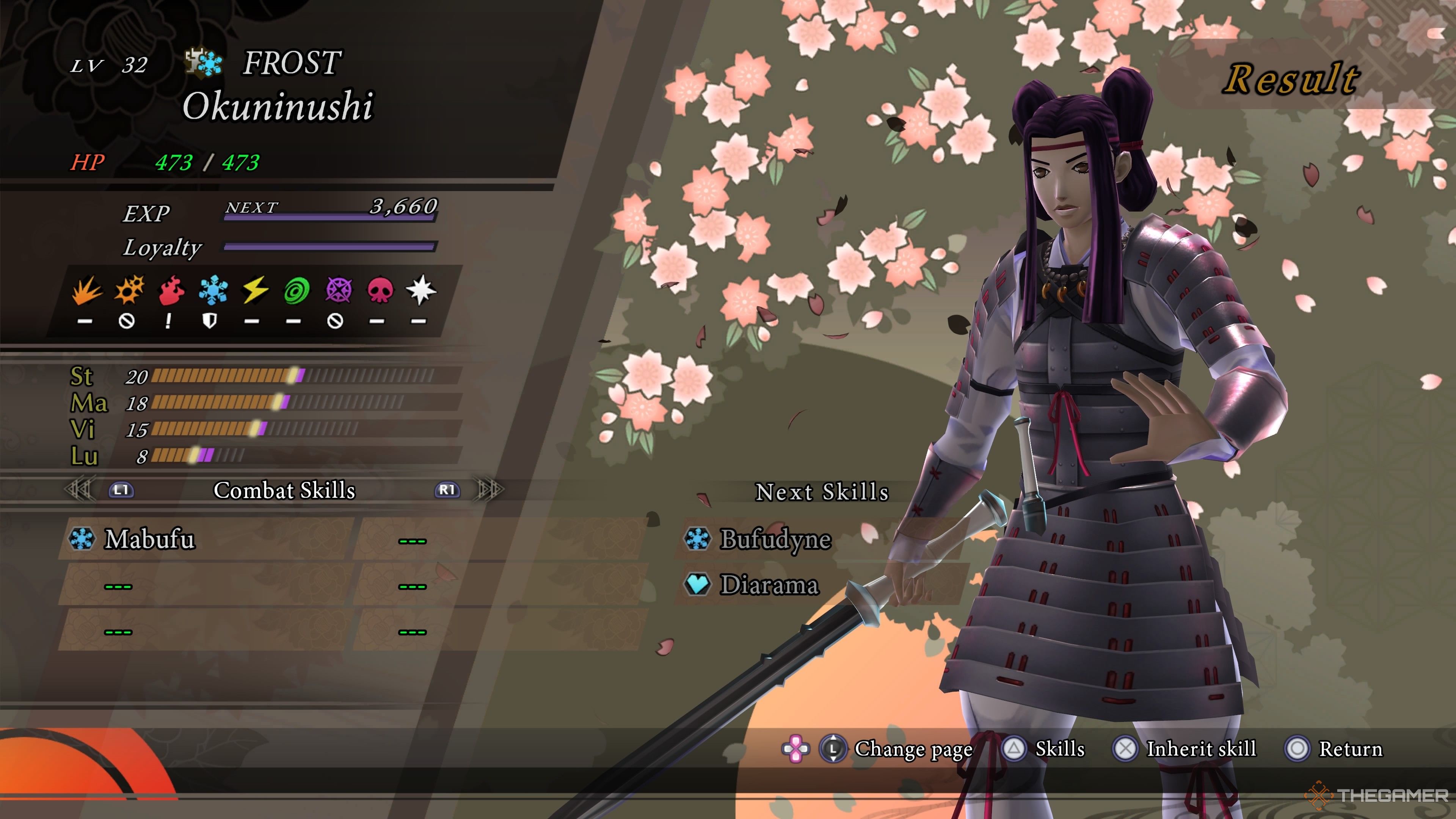This screenshot has width=1456, height=819.
Task: Go to previous skills page arrow
Action: click(79, 490)
